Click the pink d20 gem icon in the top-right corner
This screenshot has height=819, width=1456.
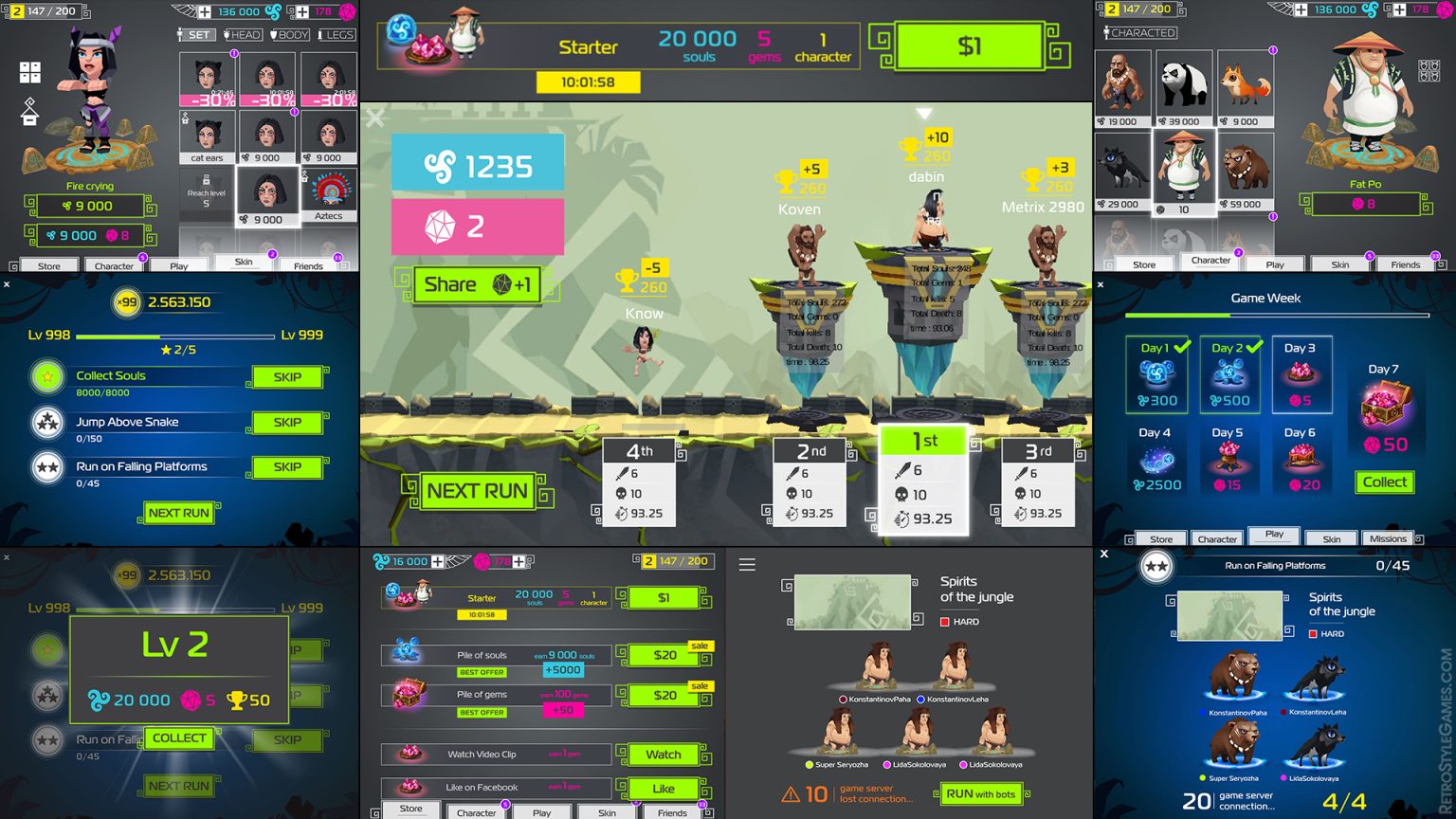[1444, 11]
